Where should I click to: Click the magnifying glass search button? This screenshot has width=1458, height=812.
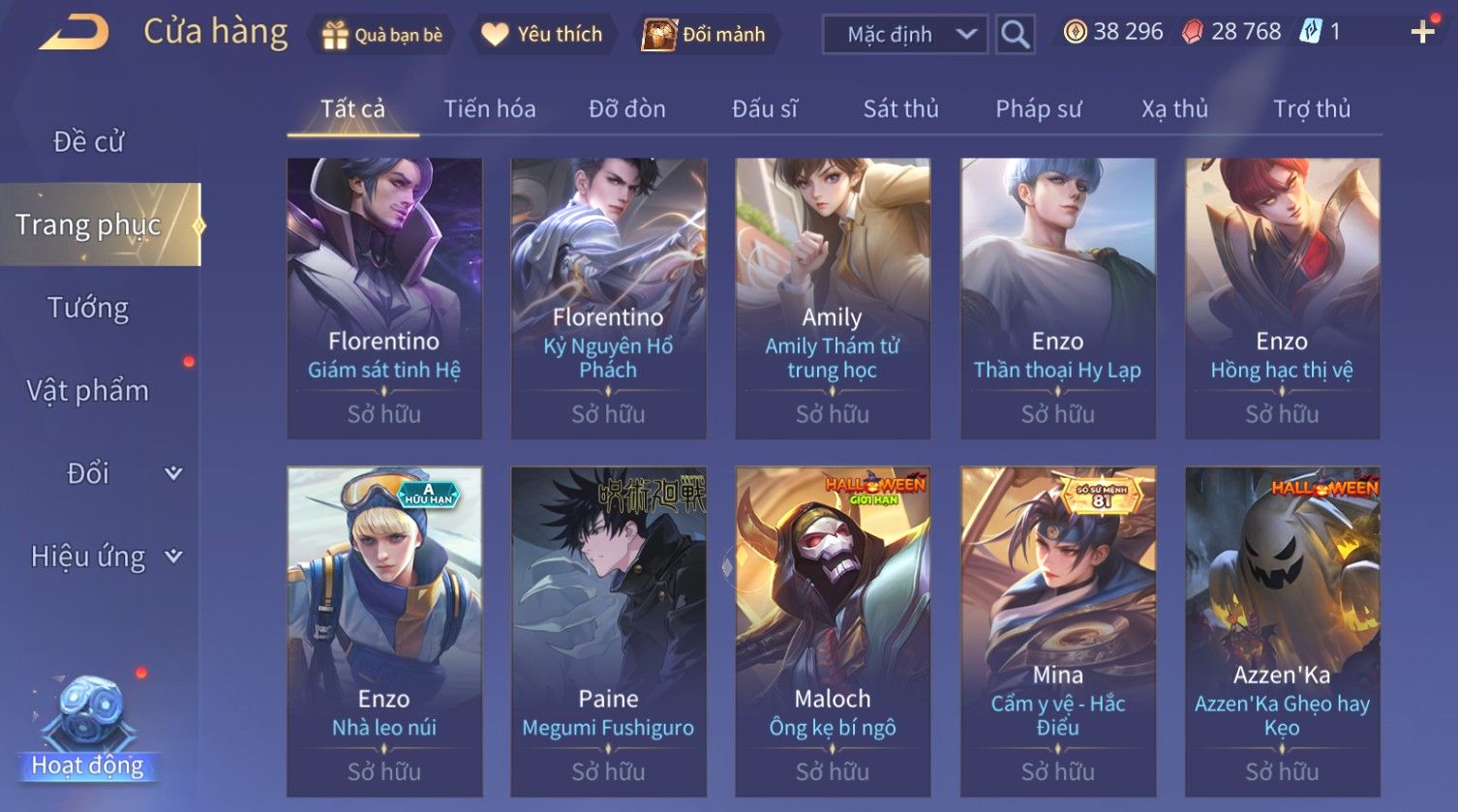pyautogui.click(x=1015, y=35)
